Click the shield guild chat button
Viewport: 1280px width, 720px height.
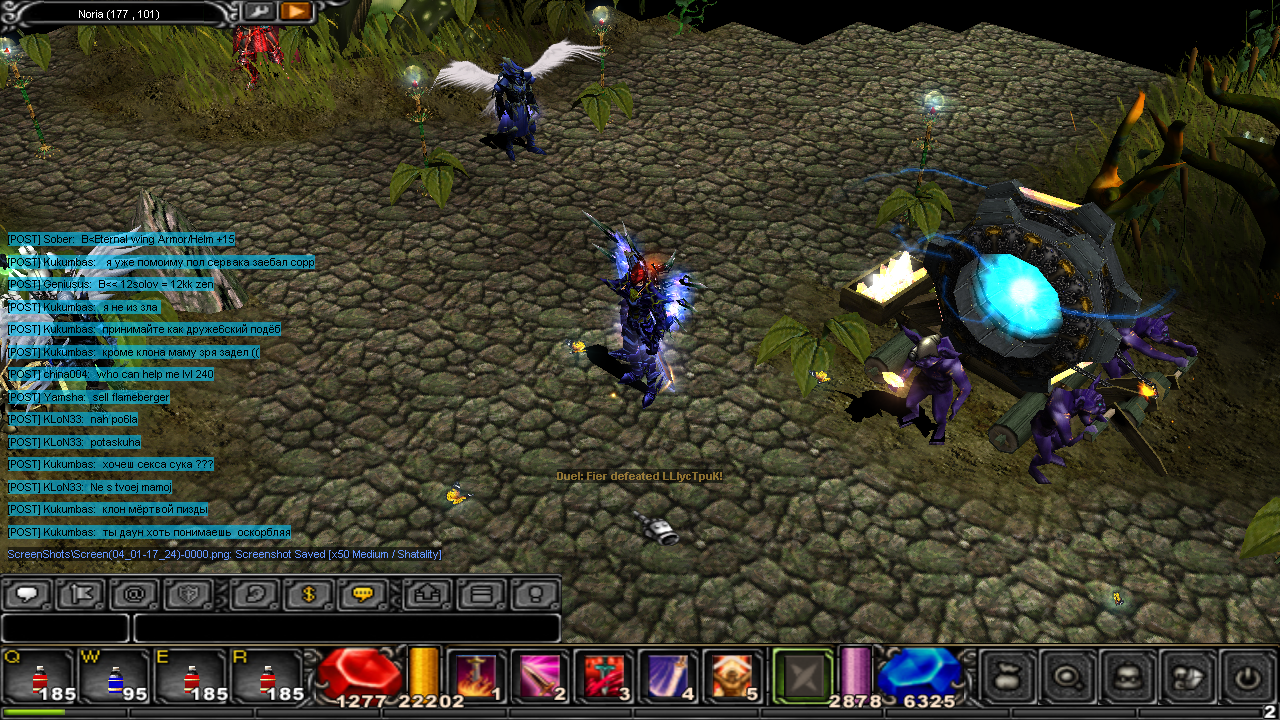pyautogui.click(x=189, y=595)
